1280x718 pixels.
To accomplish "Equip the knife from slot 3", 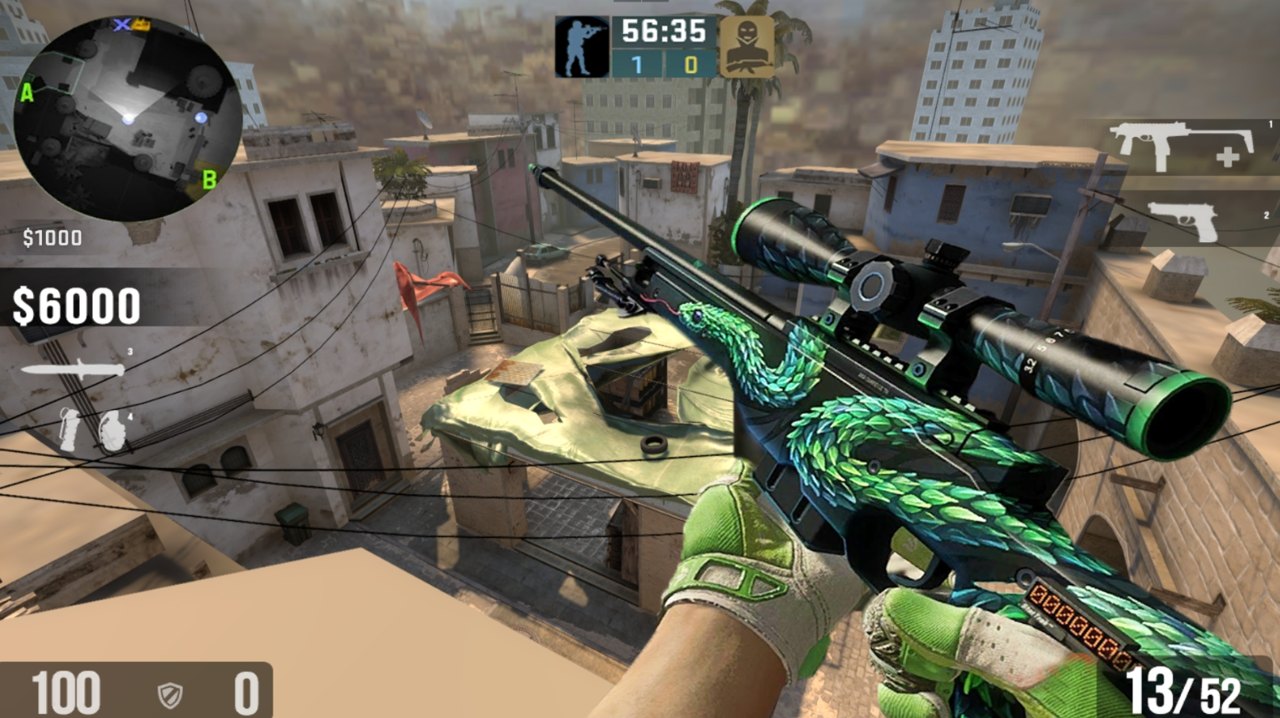I will (x=73, y=369).
